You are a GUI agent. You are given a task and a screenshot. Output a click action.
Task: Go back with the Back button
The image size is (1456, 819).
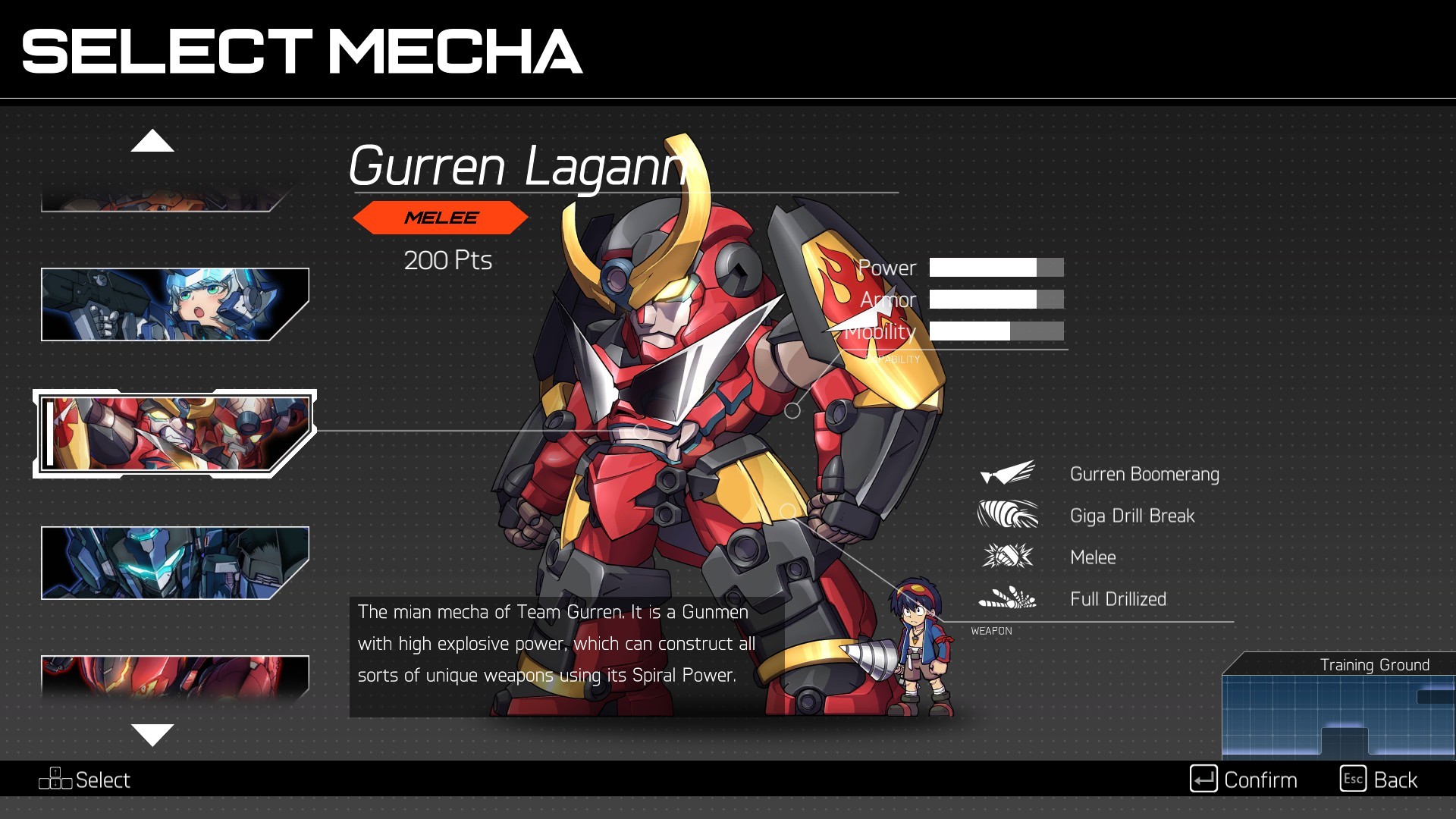(x=1379, y=780)
